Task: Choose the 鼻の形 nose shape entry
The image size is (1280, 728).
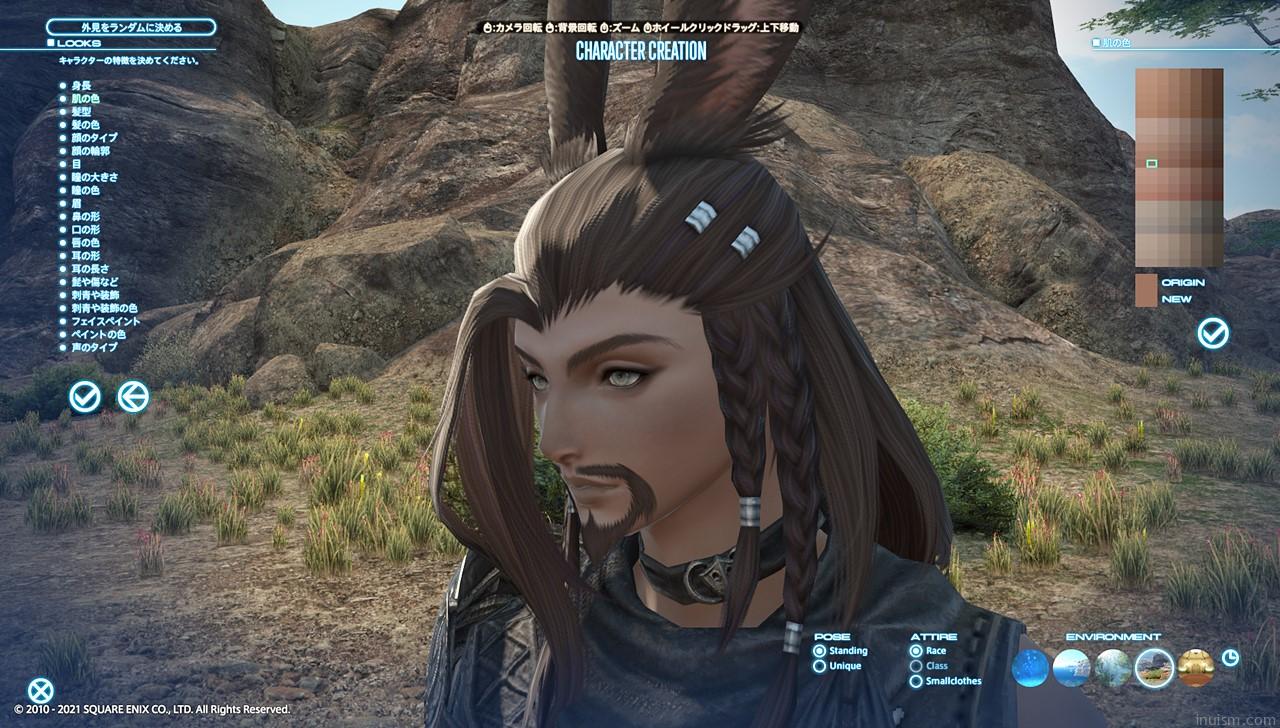Action: [x=85, y=217]
